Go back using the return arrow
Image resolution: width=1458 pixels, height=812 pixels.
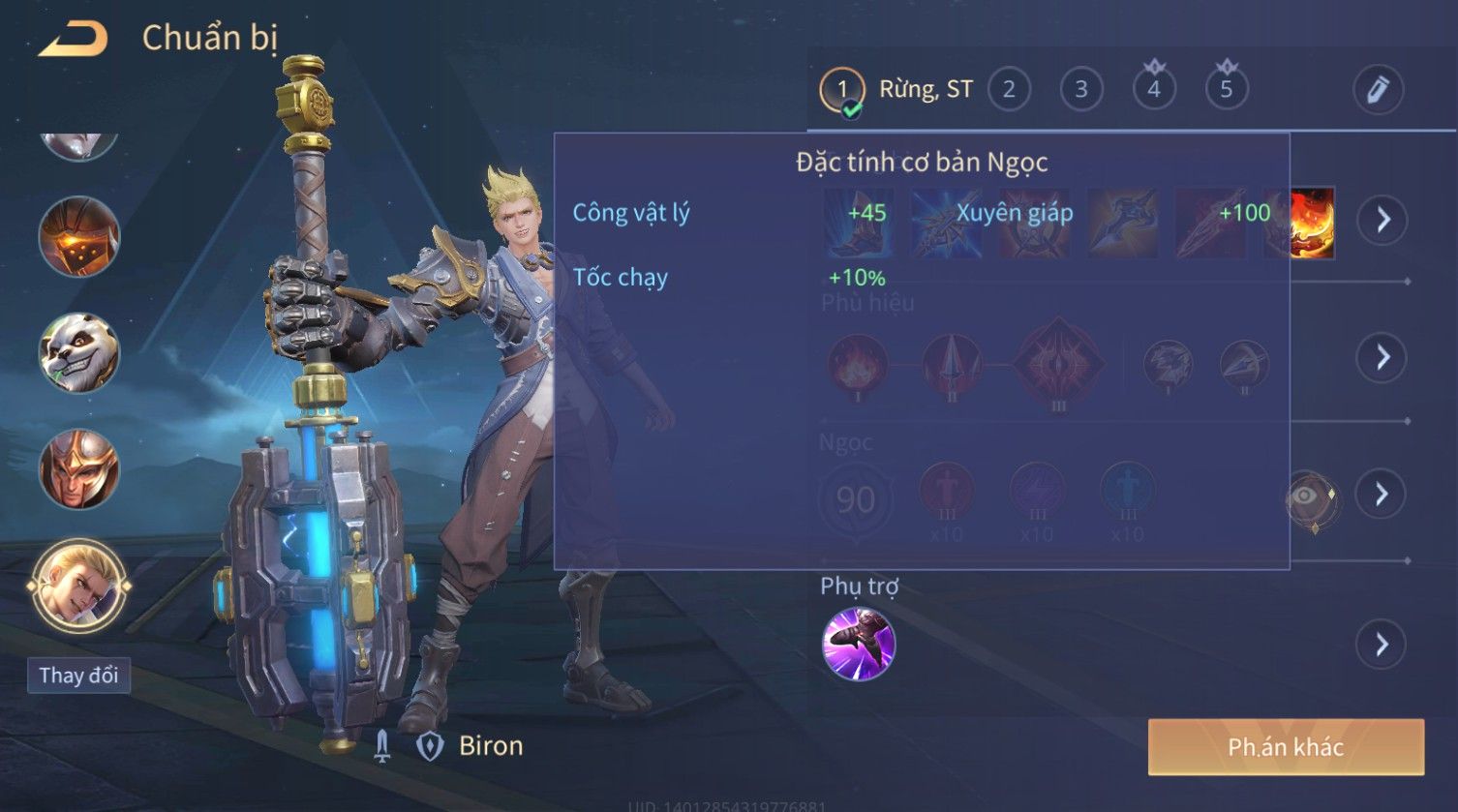73,39
